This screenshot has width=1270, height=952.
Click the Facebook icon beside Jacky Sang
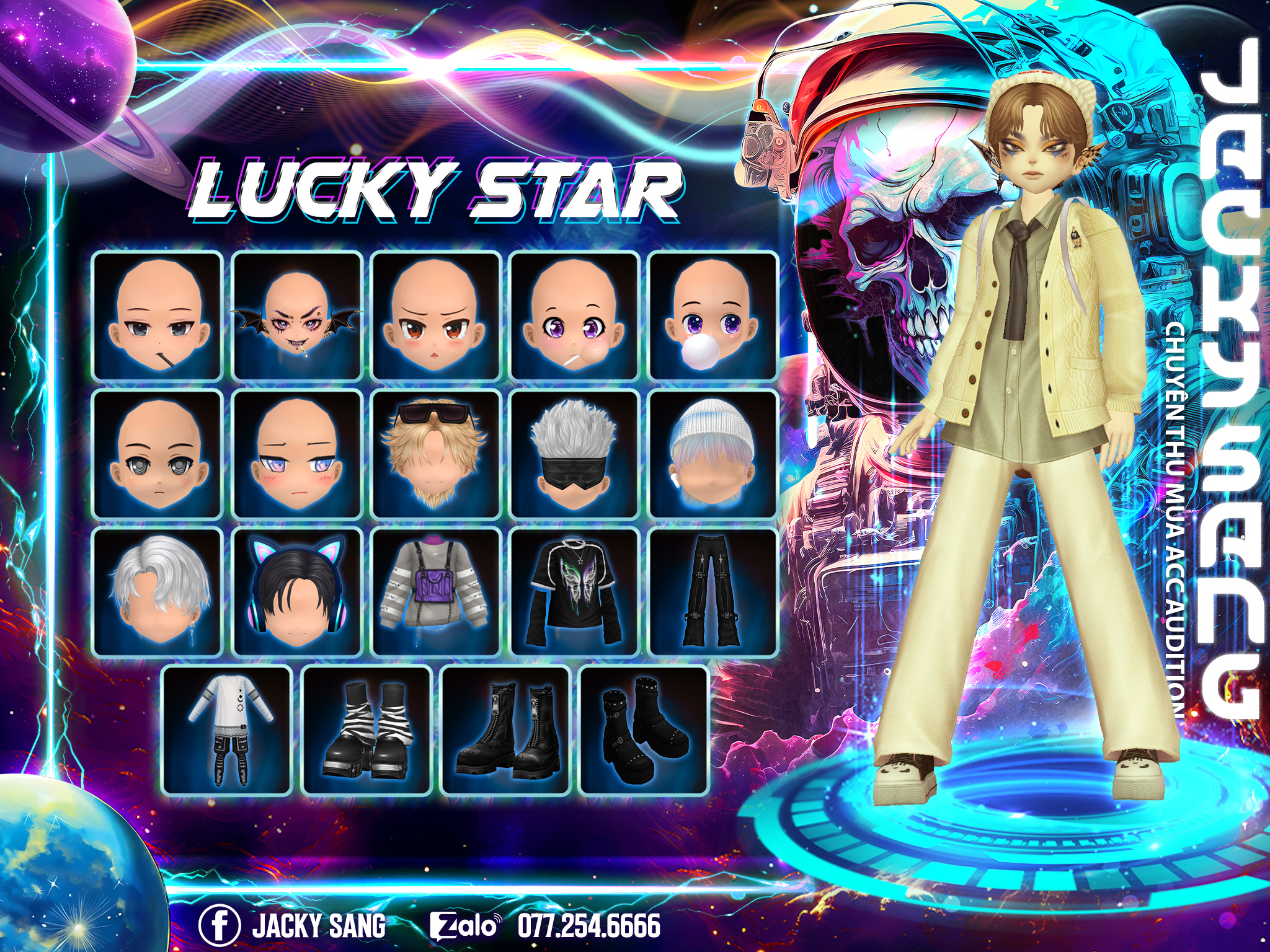point(219,925)
